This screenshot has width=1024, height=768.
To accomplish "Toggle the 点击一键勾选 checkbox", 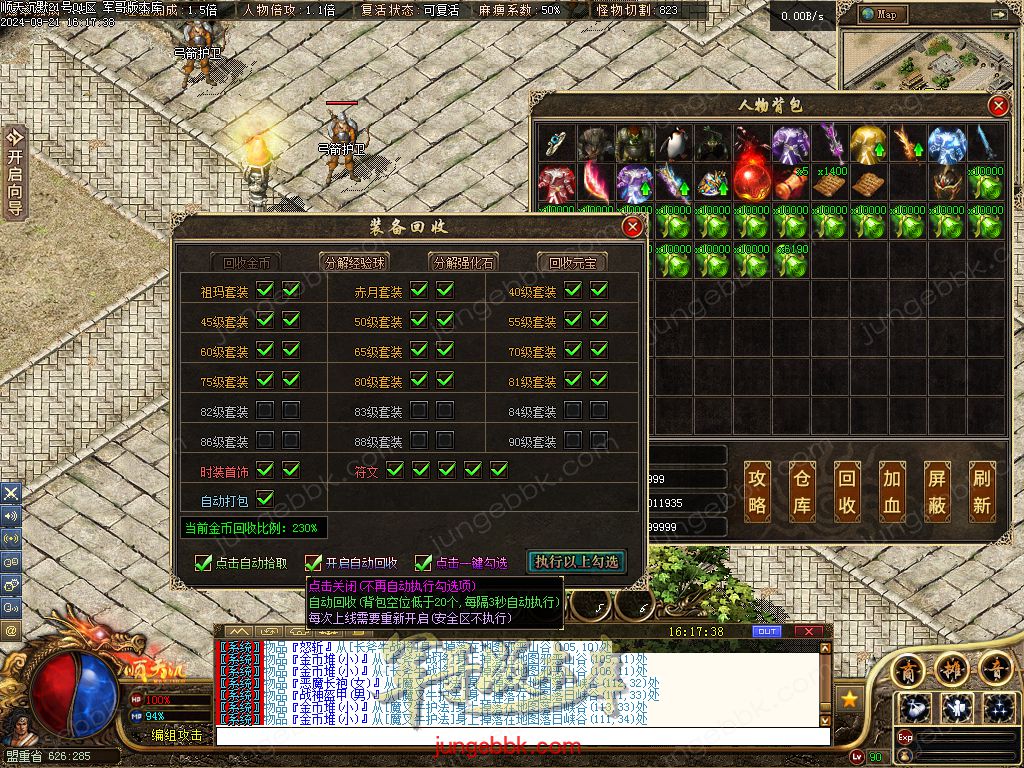I will click(x=424, y=563).
